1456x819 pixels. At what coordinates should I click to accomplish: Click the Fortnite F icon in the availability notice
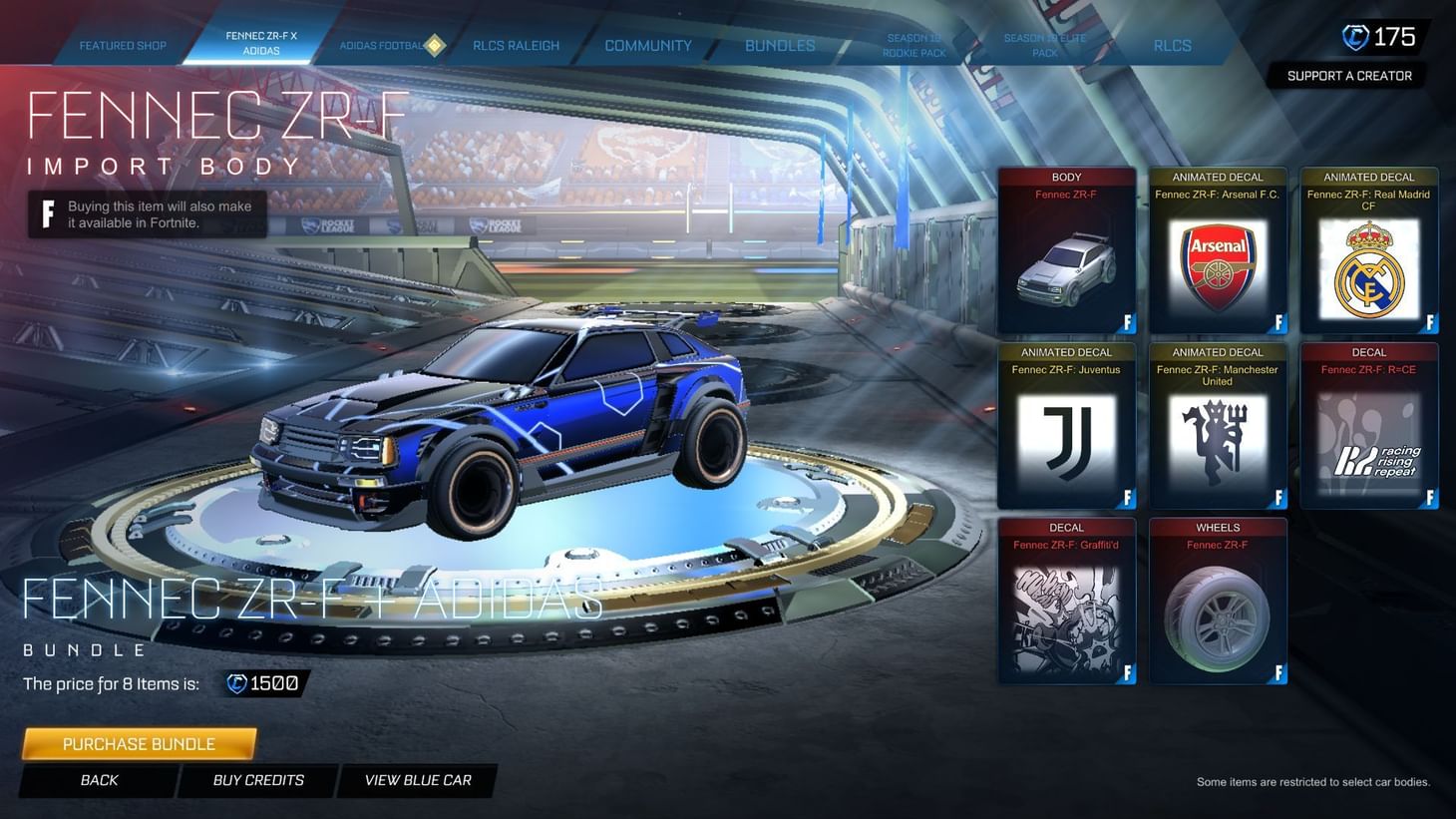click(45, 213)
